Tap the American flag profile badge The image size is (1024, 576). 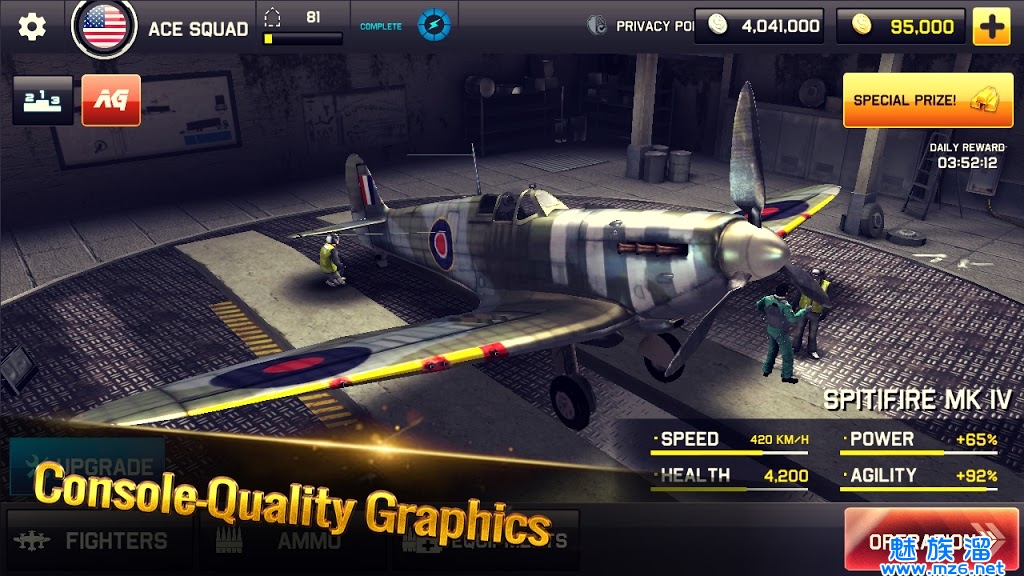(104, 27)
